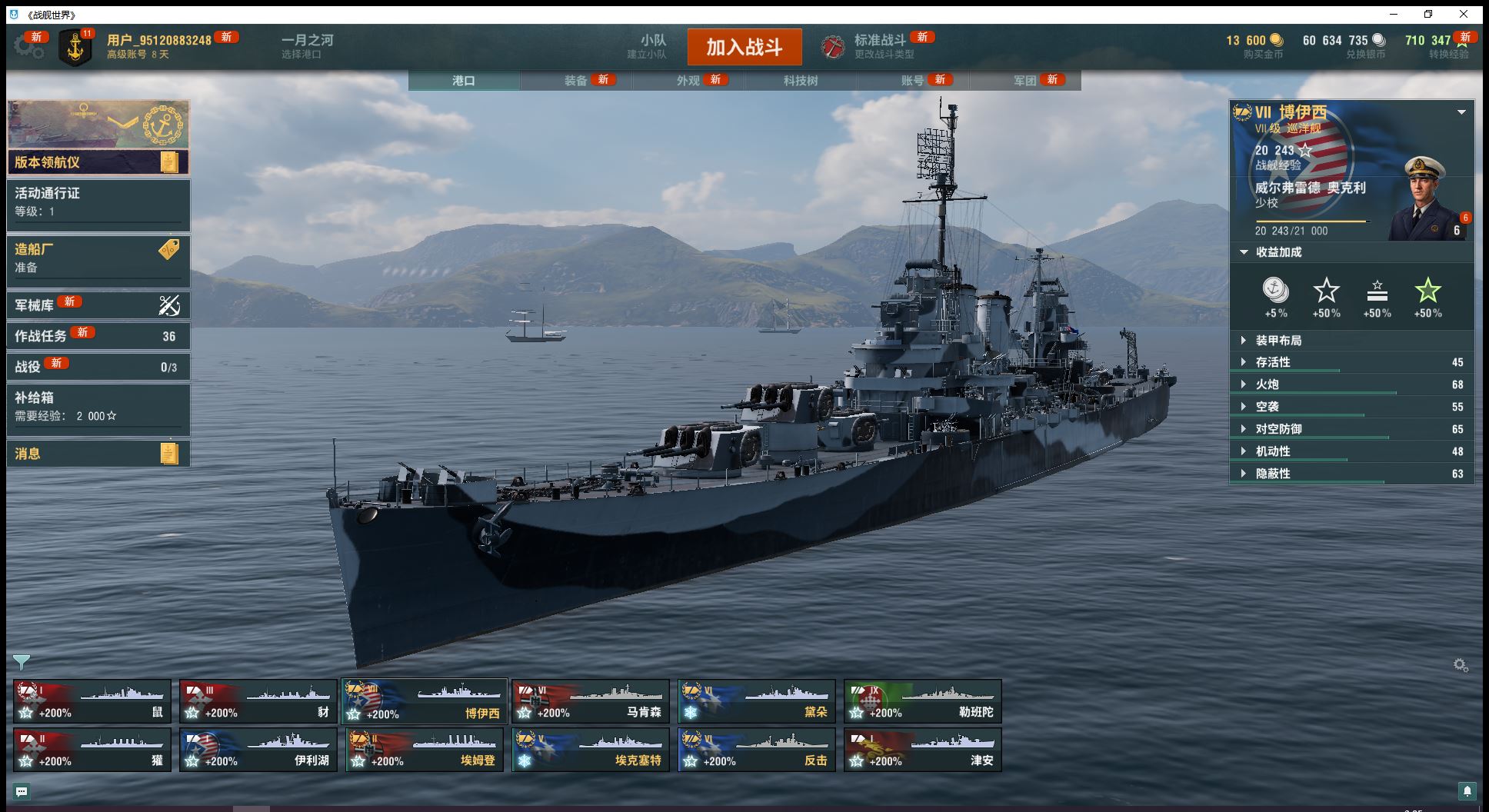Pick the 伊利湖 ship card
1489x812 pixels.
click(258, 750)
